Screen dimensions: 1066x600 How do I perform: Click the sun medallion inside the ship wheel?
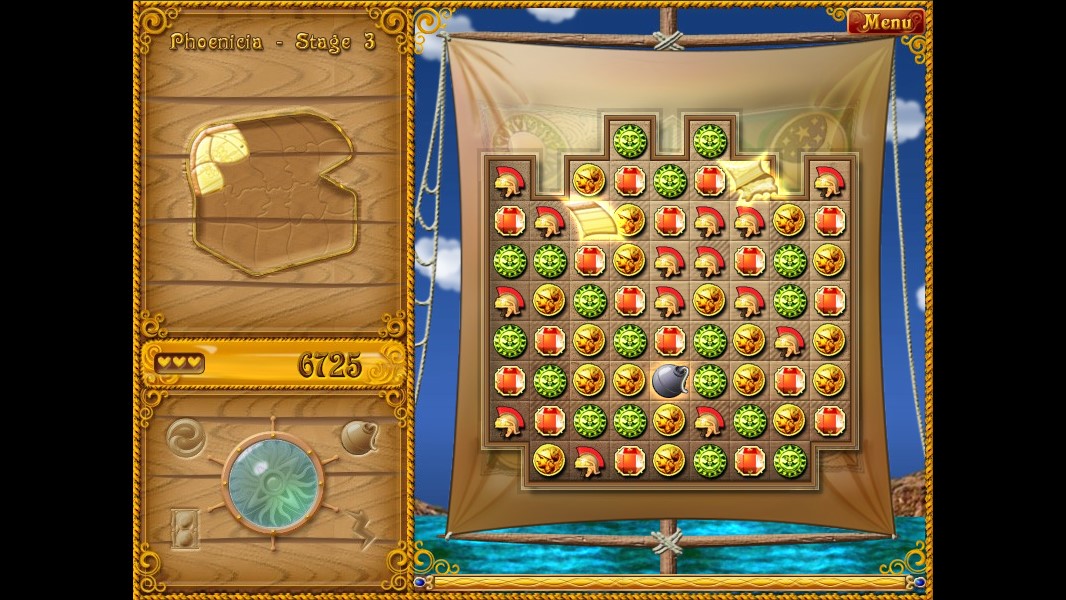click(x=272, y=484)
